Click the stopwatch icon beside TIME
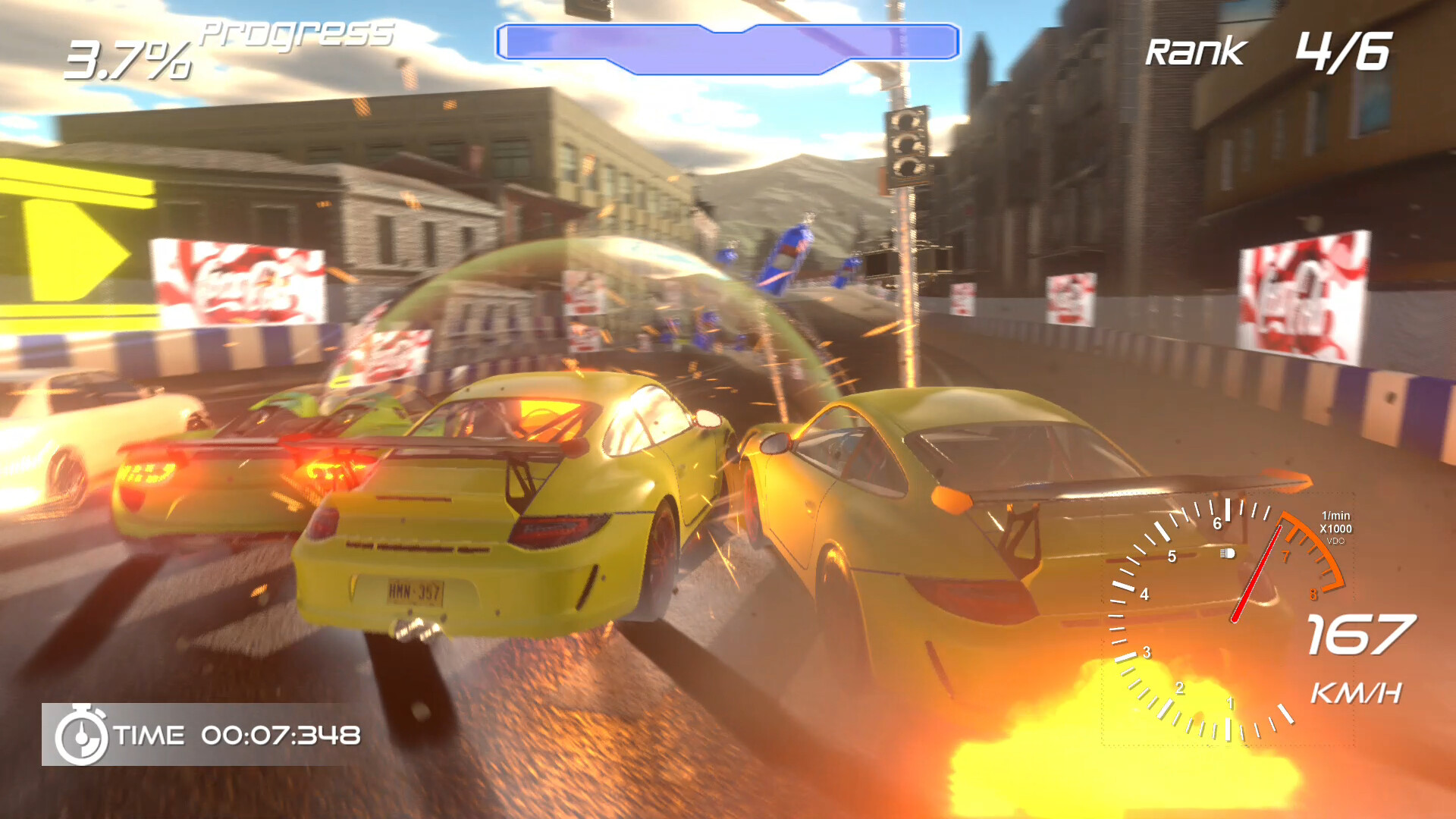 tap(82, 733)
